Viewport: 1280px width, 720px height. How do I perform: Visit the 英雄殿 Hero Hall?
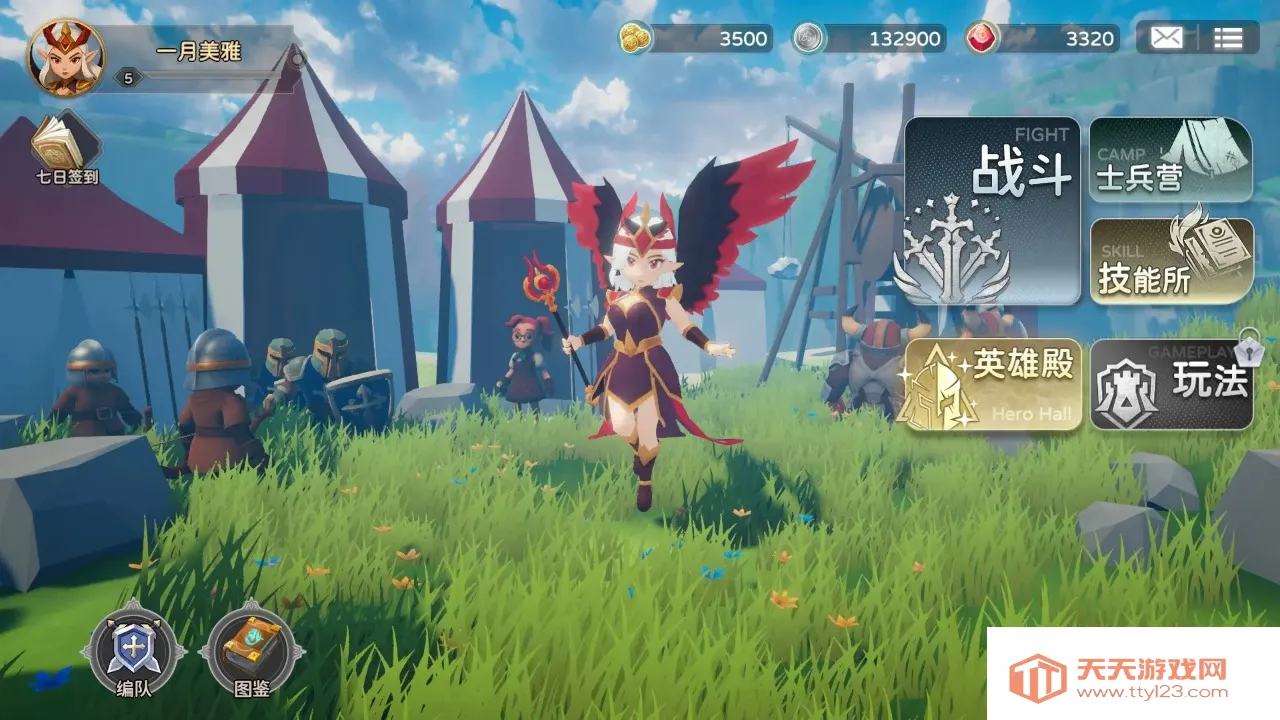point(992,384)
